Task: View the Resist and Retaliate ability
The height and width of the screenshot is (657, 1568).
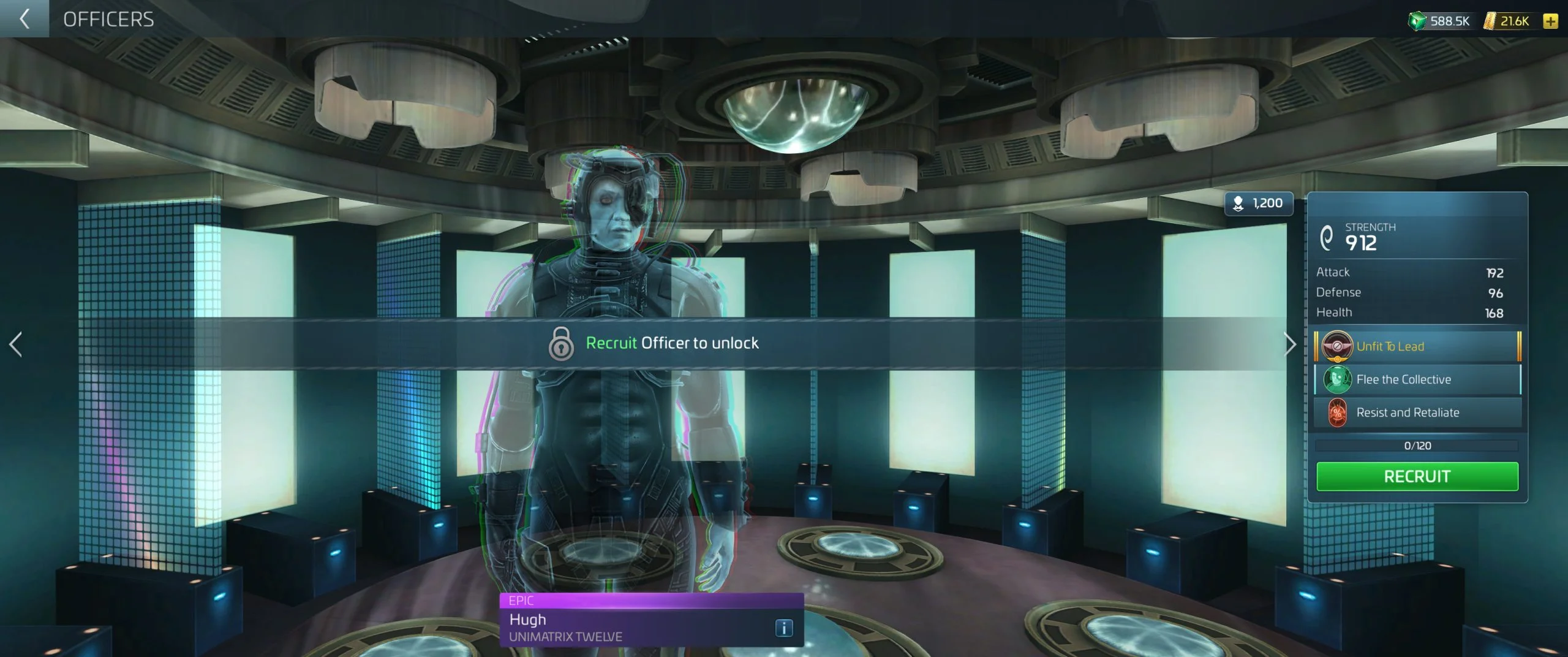Action: pos(1417,412)
